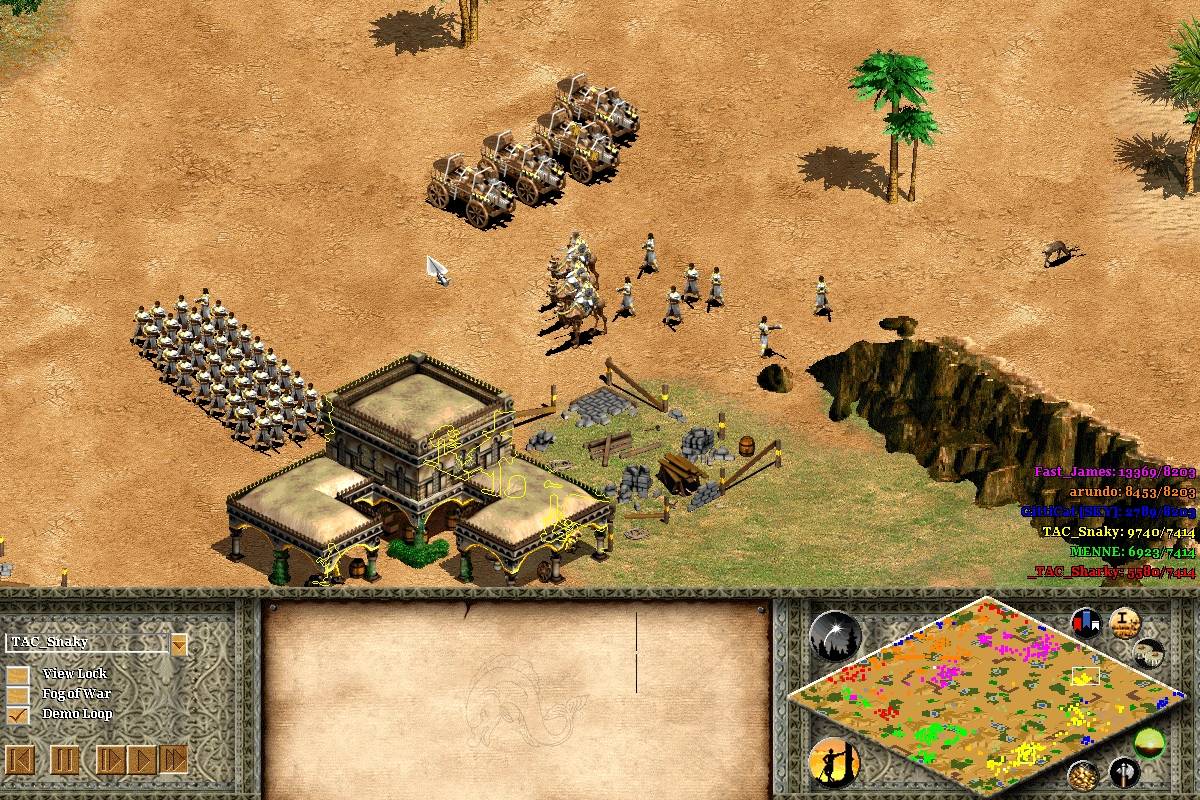
Task: Pause the replay playback
Action: click(64, 760)
